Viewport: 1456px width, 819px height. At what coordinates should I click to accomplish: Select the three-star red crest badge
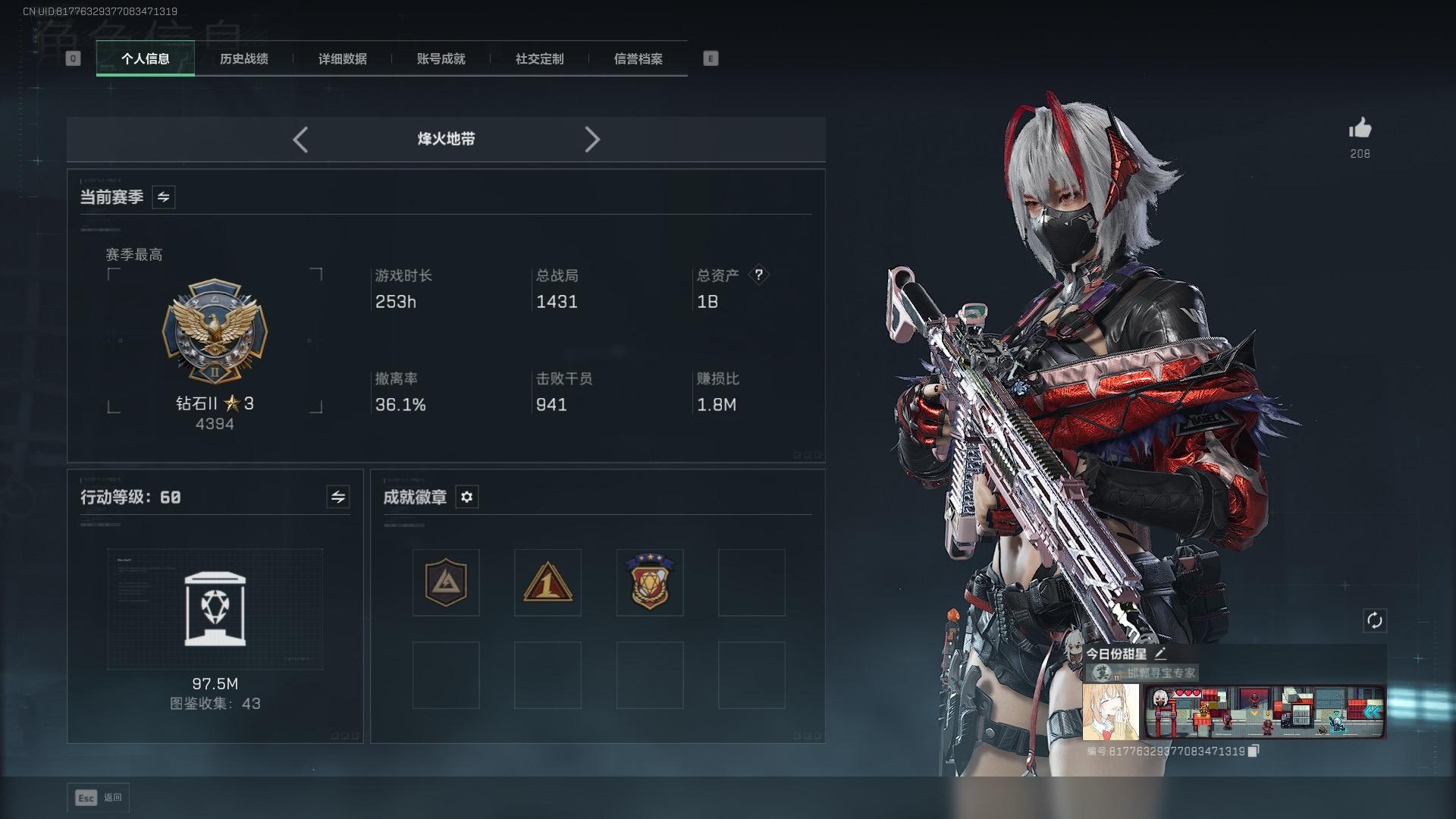[x=650, y=582]
